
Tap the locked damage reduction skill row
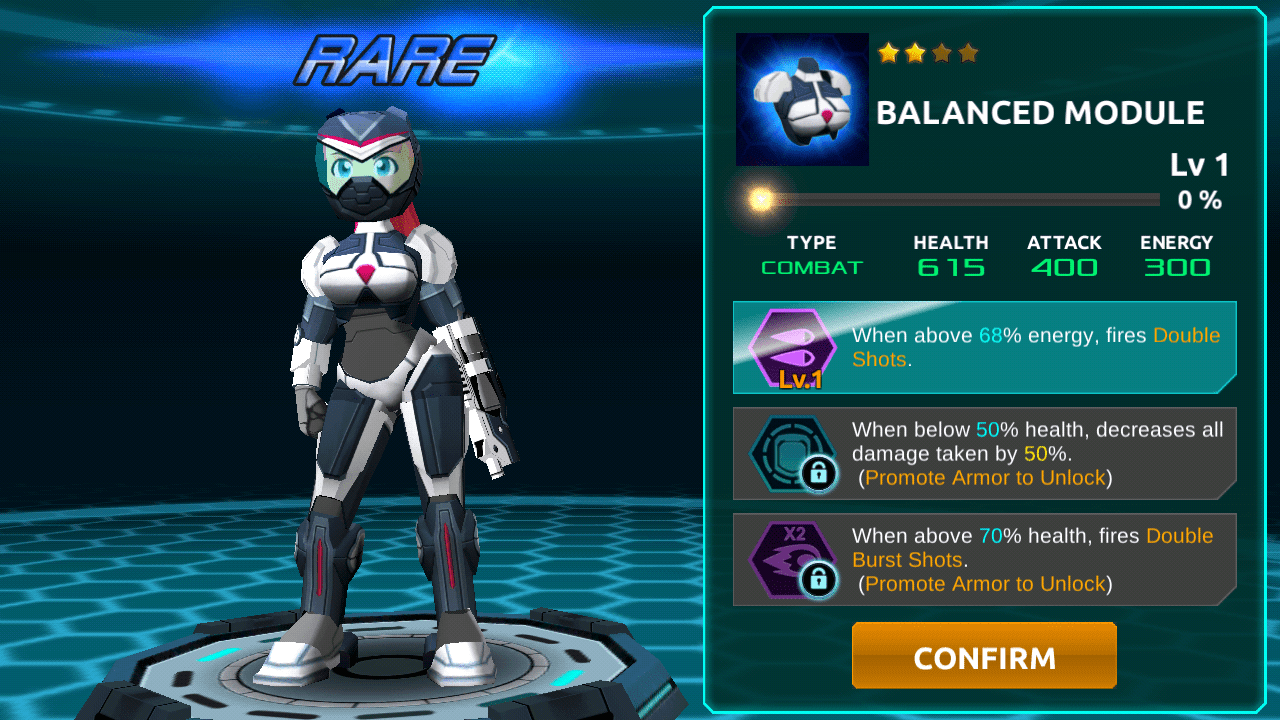pyautogui.click(x=984, y=453)
